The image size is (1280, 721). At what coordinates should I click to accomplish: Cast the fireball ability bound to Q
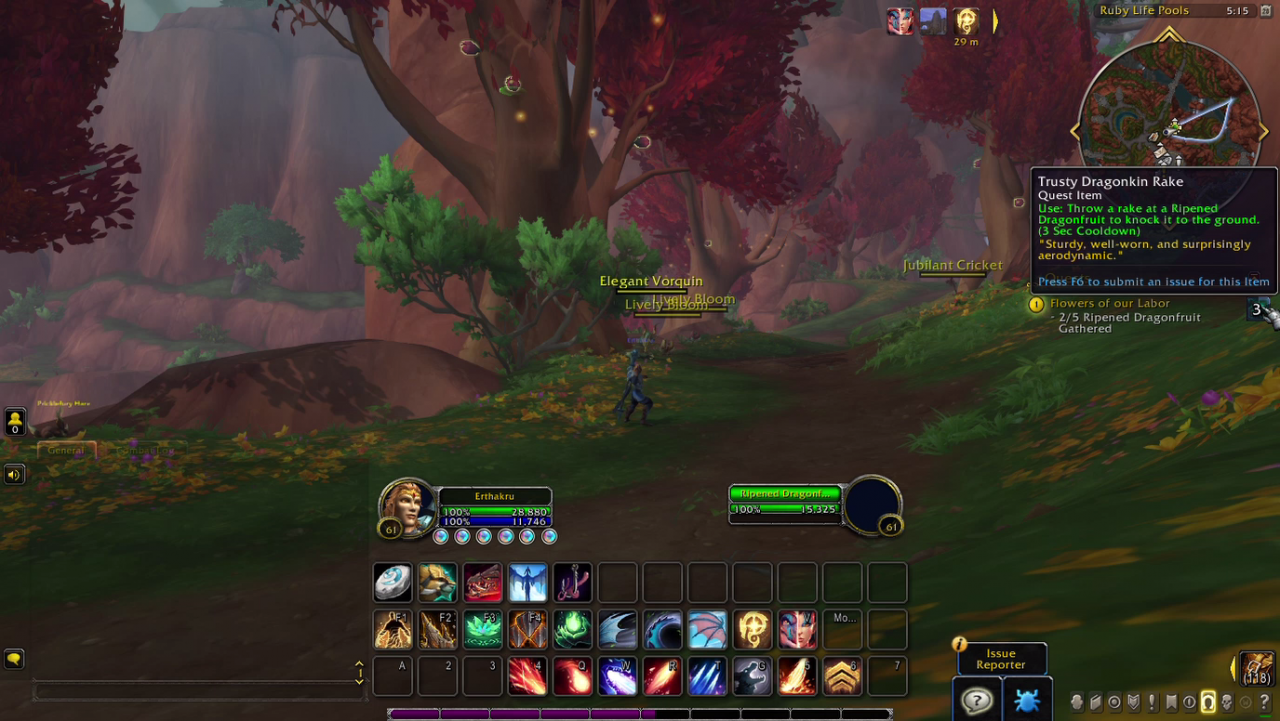point(572,677)
